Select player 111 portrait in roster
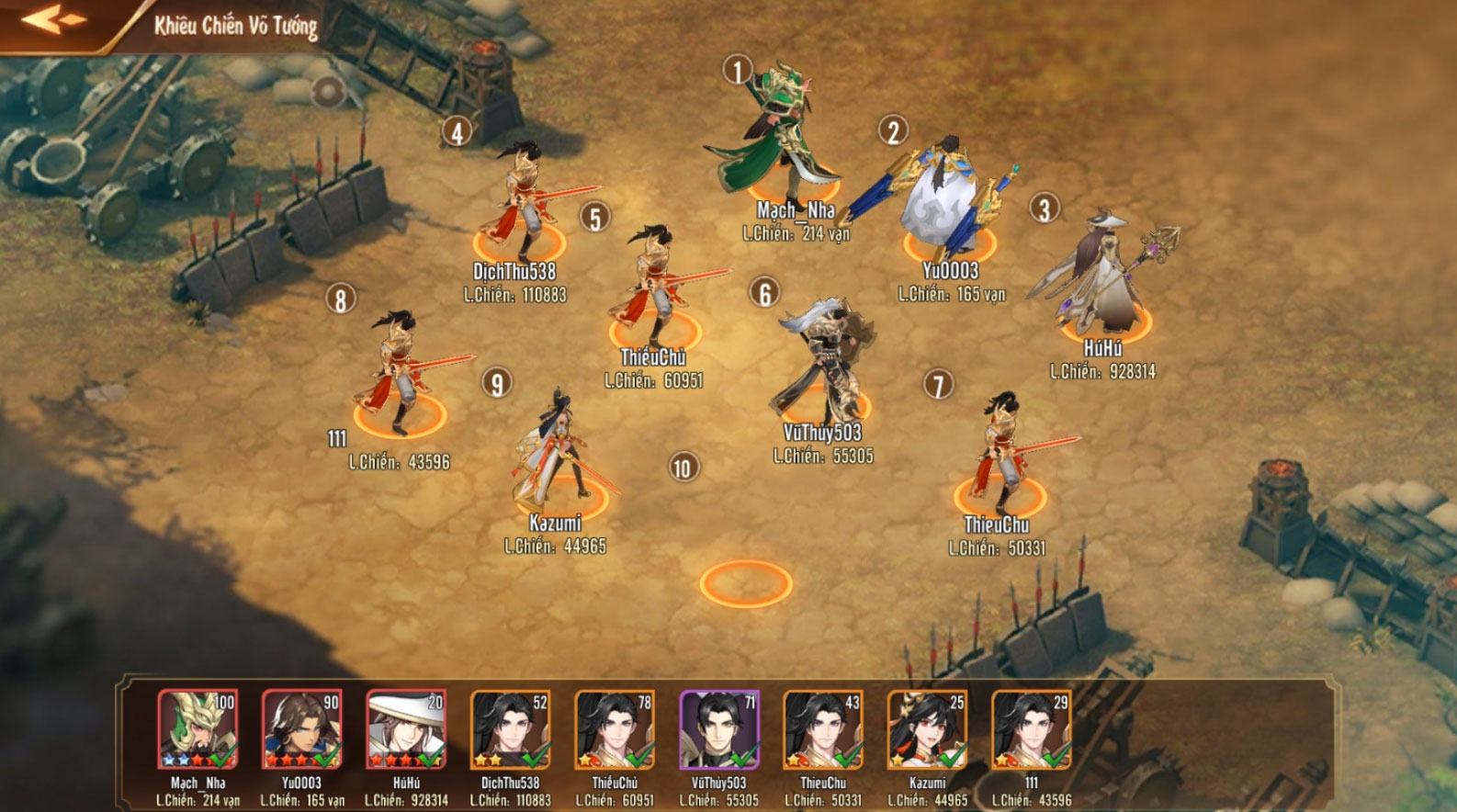 point(1031,729)
